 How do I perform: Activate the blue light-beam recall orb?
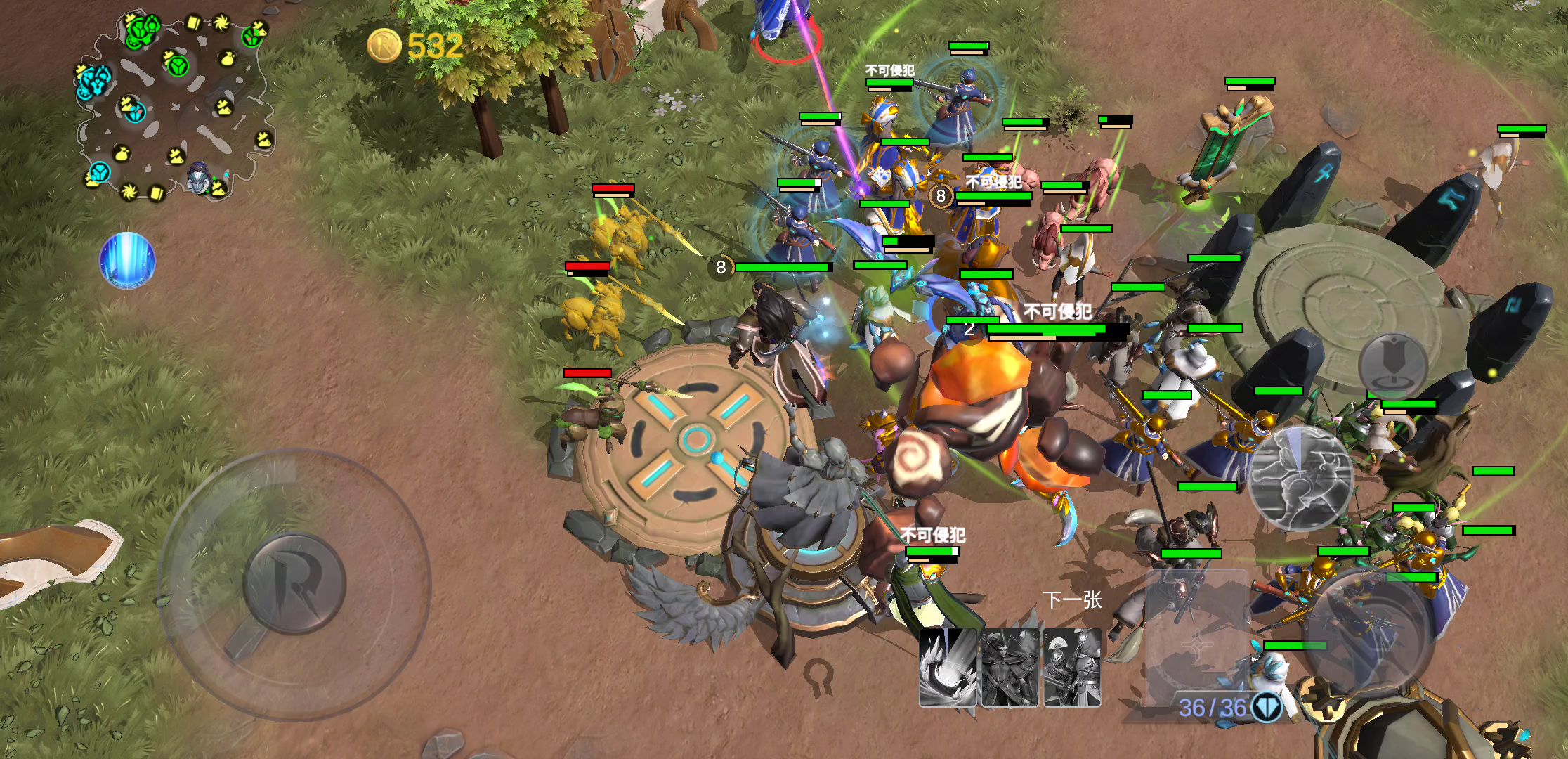pyautogui.click(x=127, y=260)
